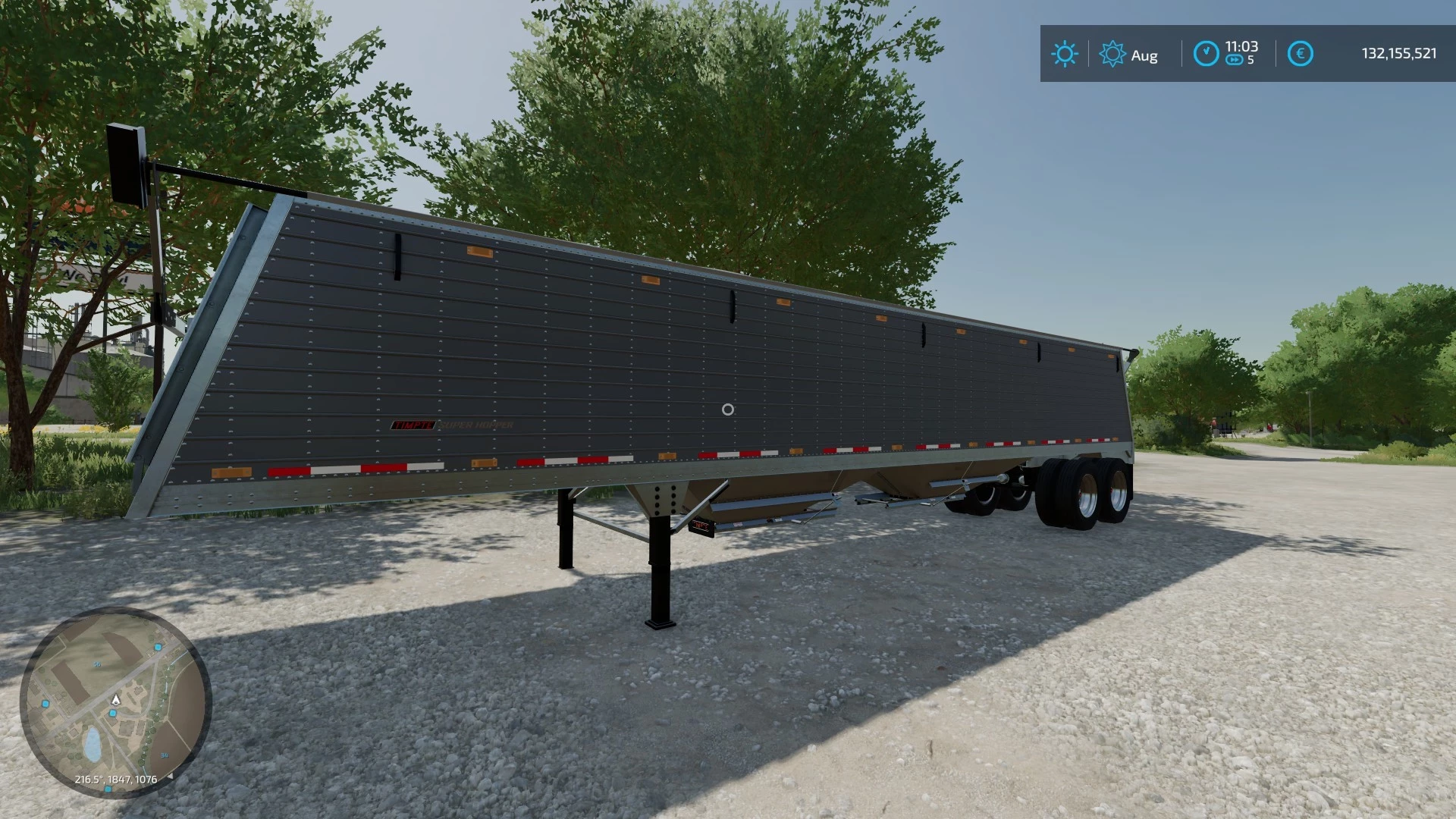
Task: Select the player arrow on the minimap
Action: pyautogui.click(x=115, y=701)
